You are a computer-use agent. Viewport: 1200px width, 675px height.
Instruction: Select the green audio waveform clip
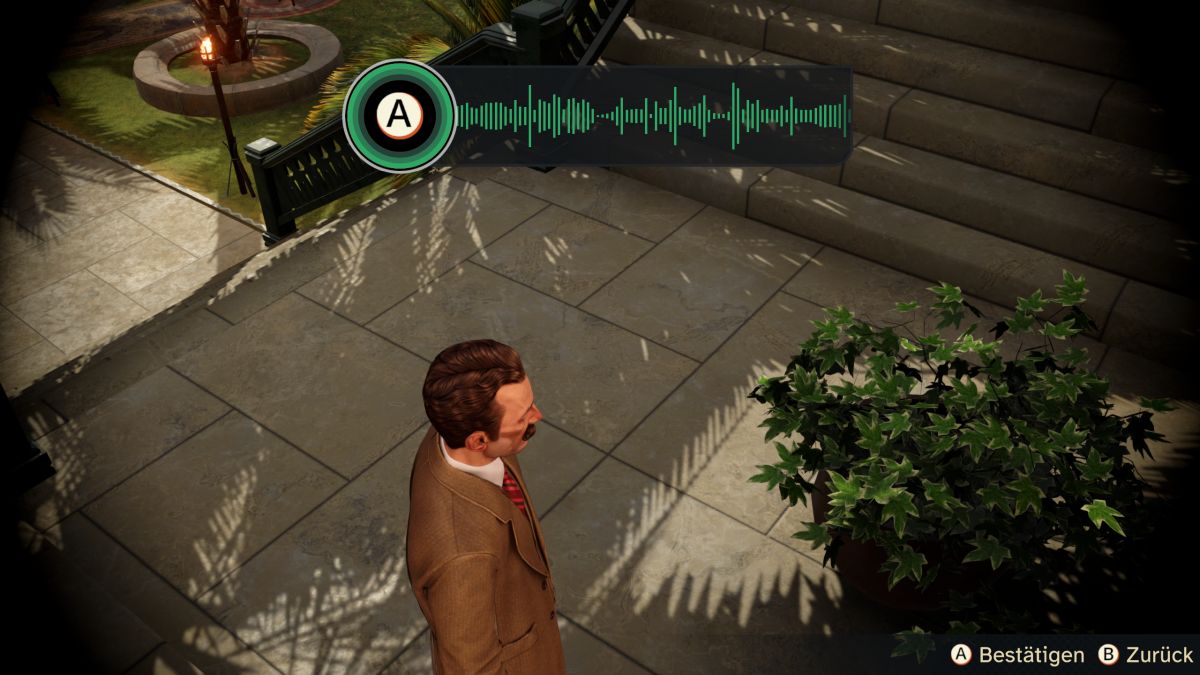coord(650,116)
